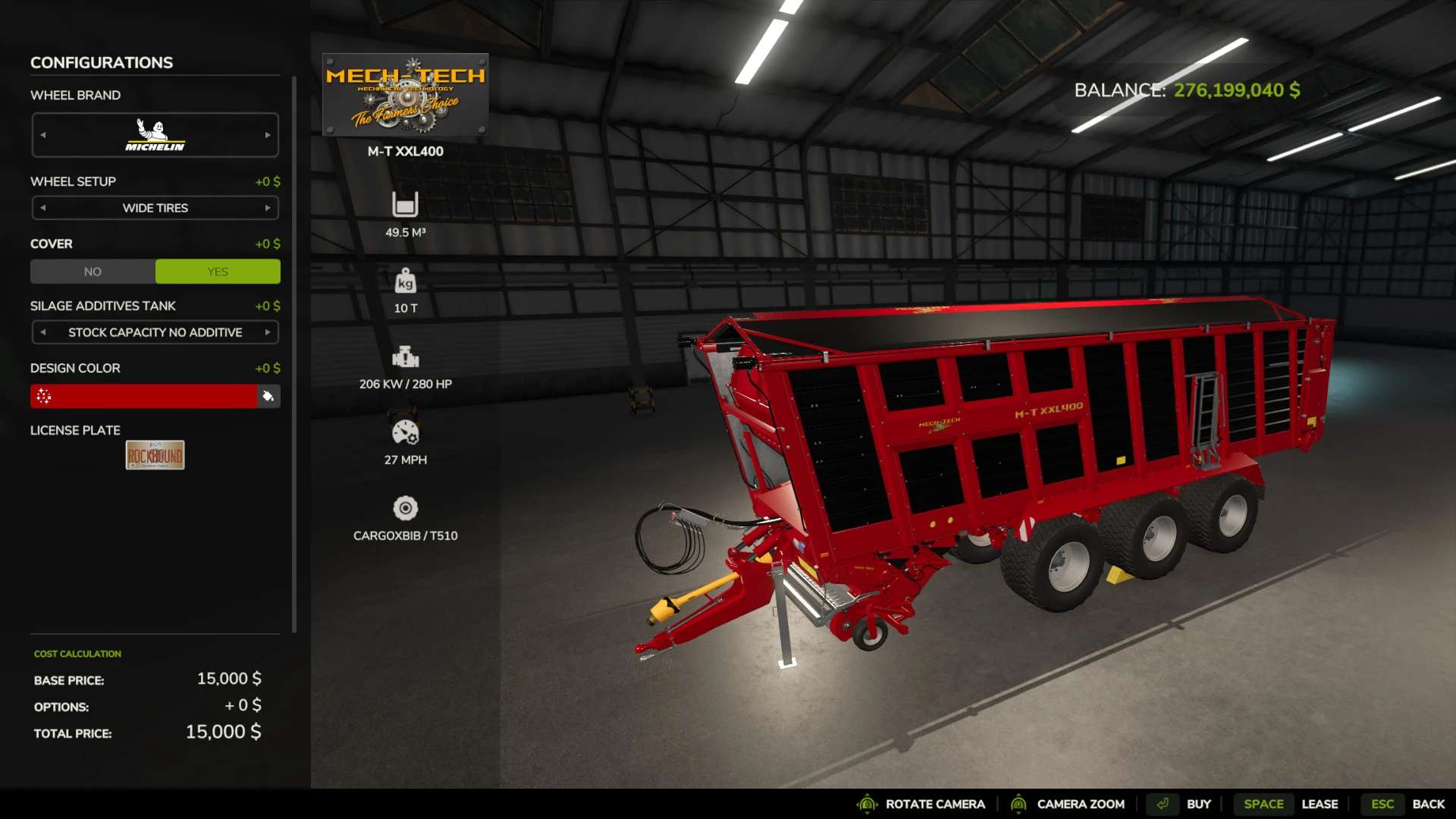The width and height of the screenshot is (1456, 819).
Task: Choose previous silage additives tank option
Action: click(x=43, y=332)
